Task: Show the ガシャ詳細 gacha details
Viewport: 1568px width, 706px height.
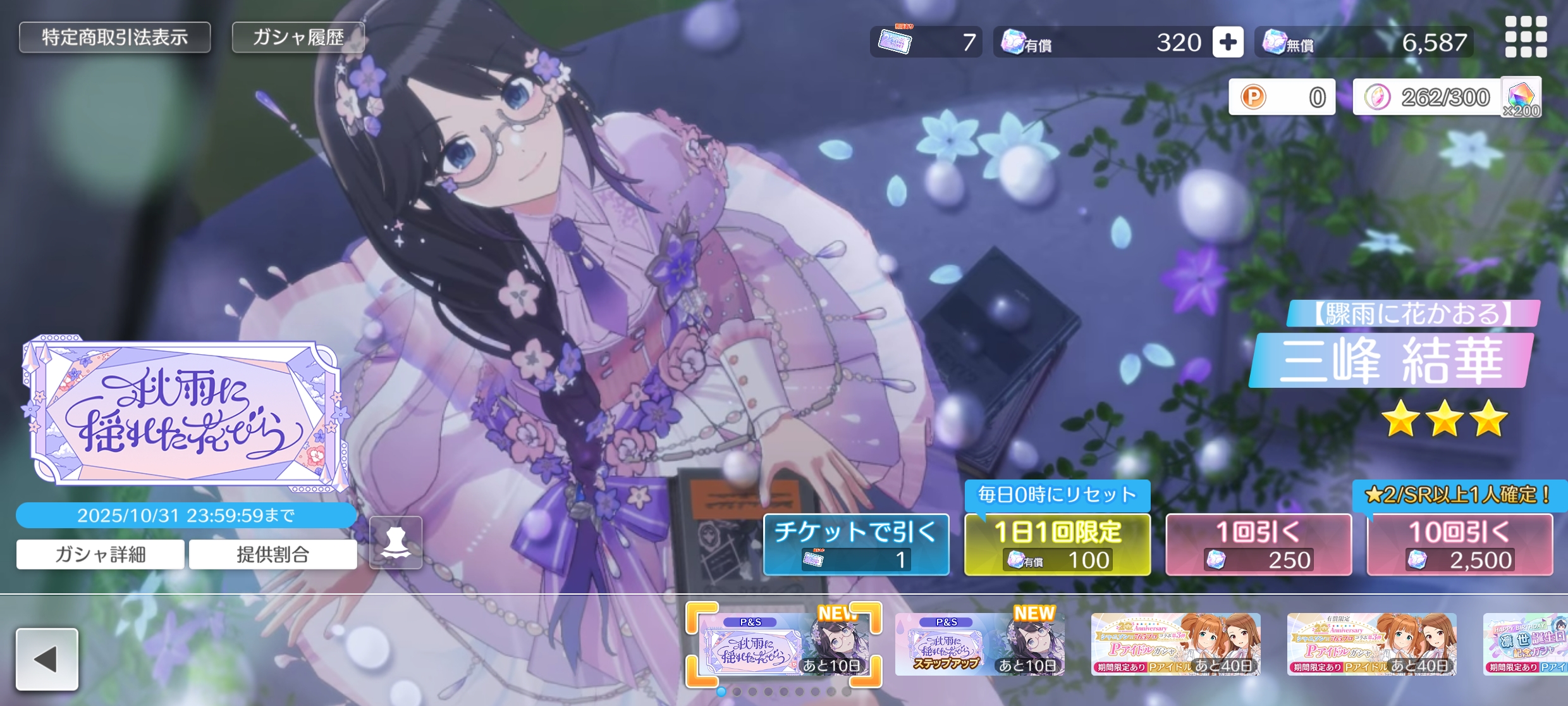Action: 101,555
